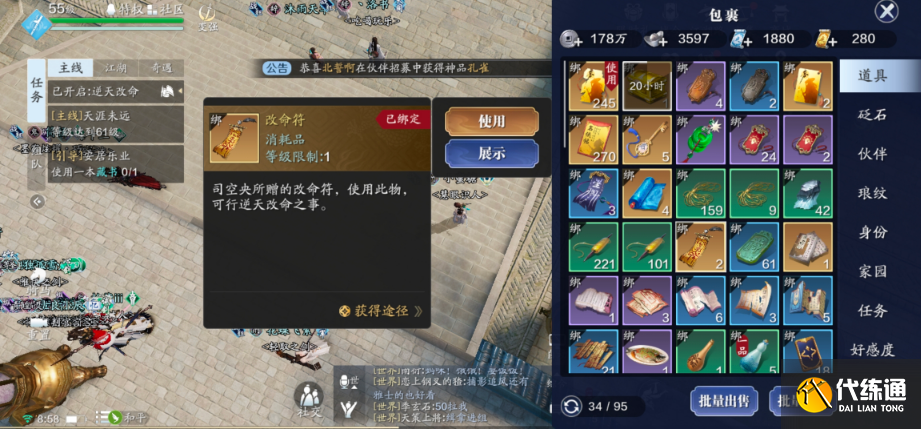
Task: Open the 奇遇 quest tab
Action: coord(159,67)
